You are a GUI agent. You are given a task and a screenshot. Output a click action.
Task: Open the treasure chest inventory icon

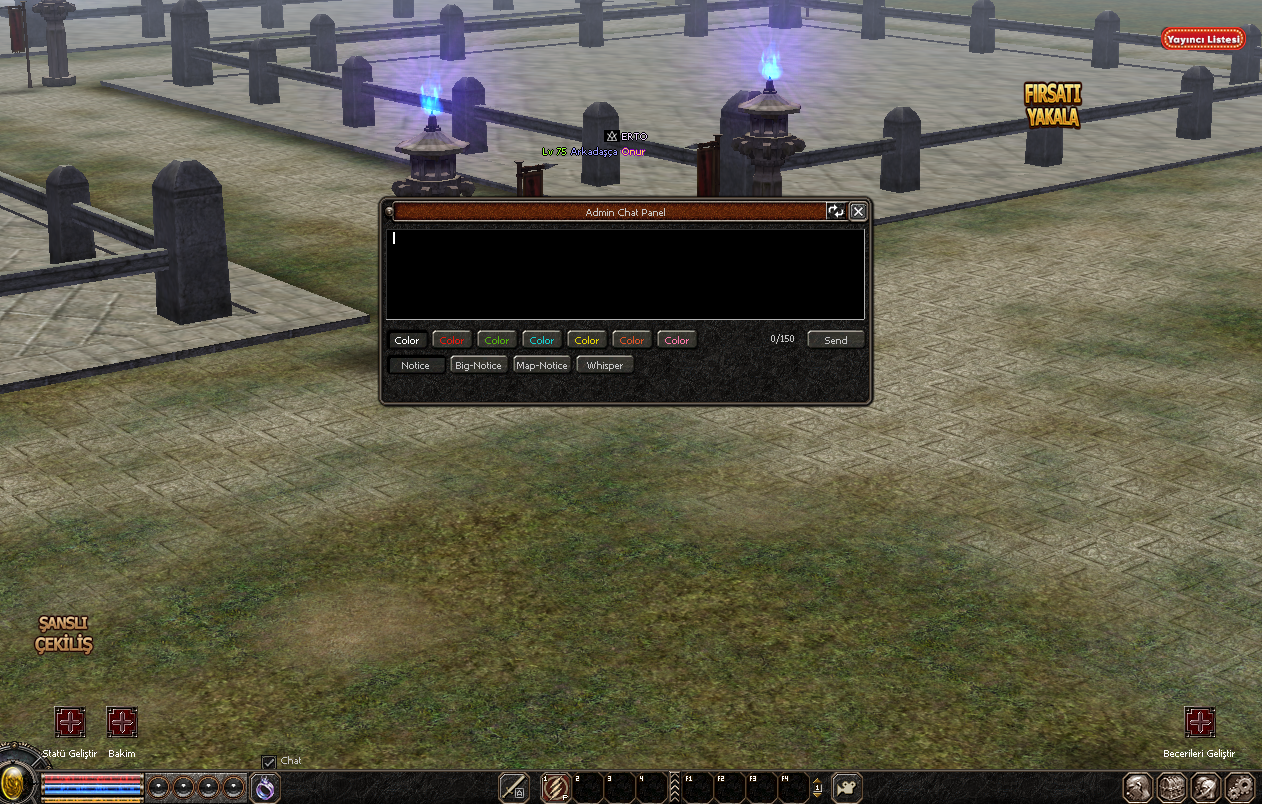1172,787
